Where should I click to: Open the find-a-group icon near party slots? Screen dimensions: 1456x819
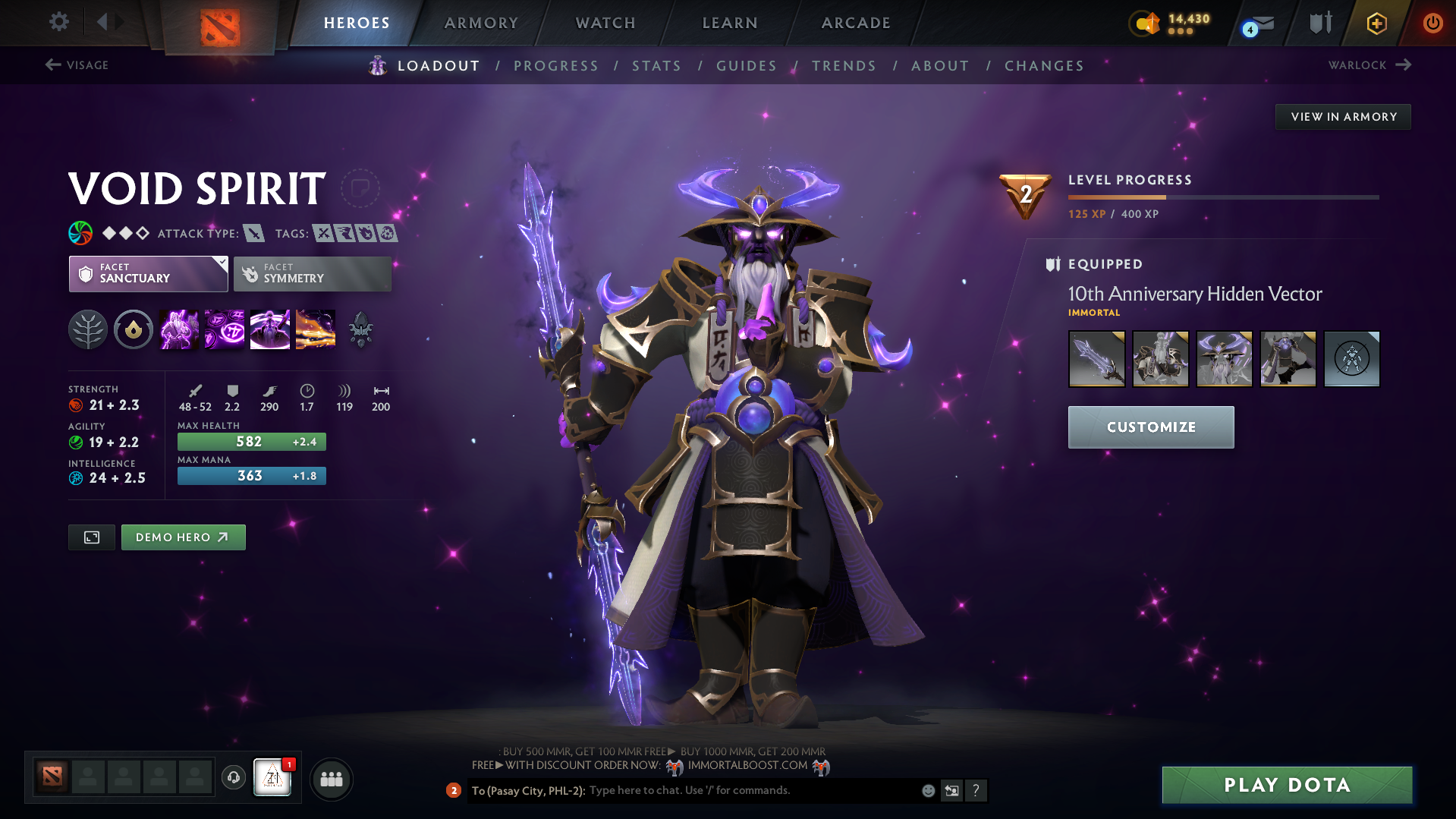click(331, 779)
